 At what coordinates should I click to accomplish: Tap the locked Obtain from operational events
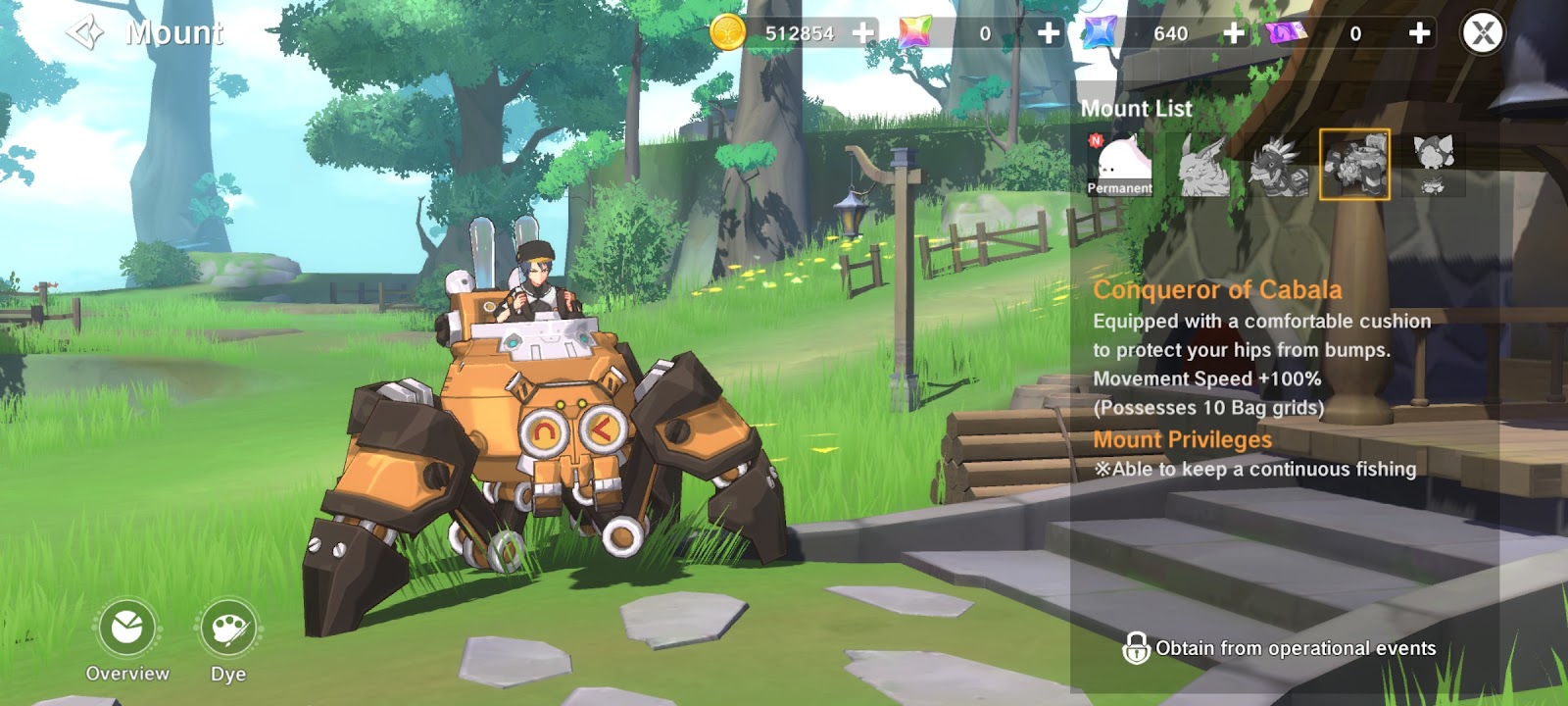click(x=1279, y=648)
